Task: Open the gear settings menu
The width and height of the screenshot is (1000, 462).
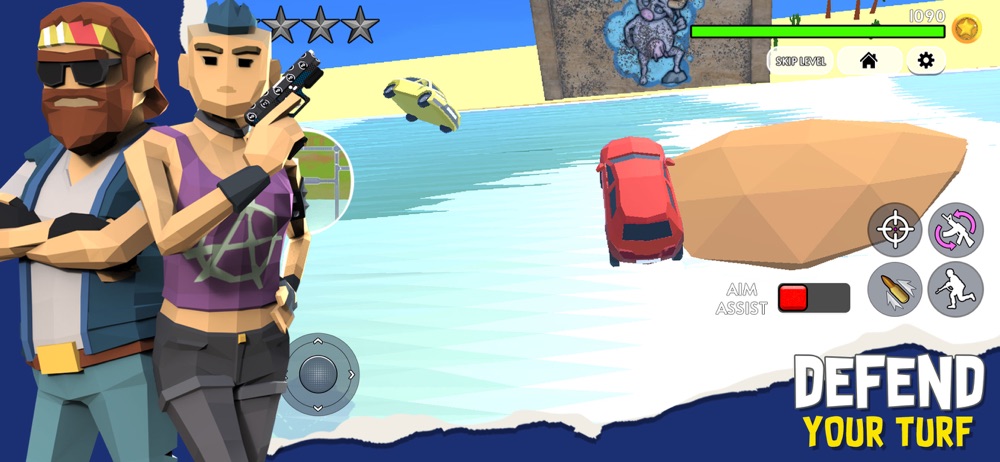Action: 926,61
